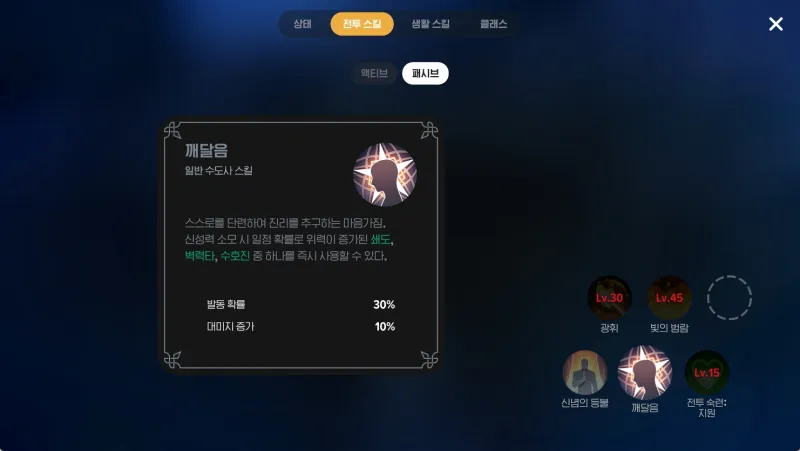
Task: Follow the green 수호진 skill link
Action: pyautogui.click(x=235, y=256)
